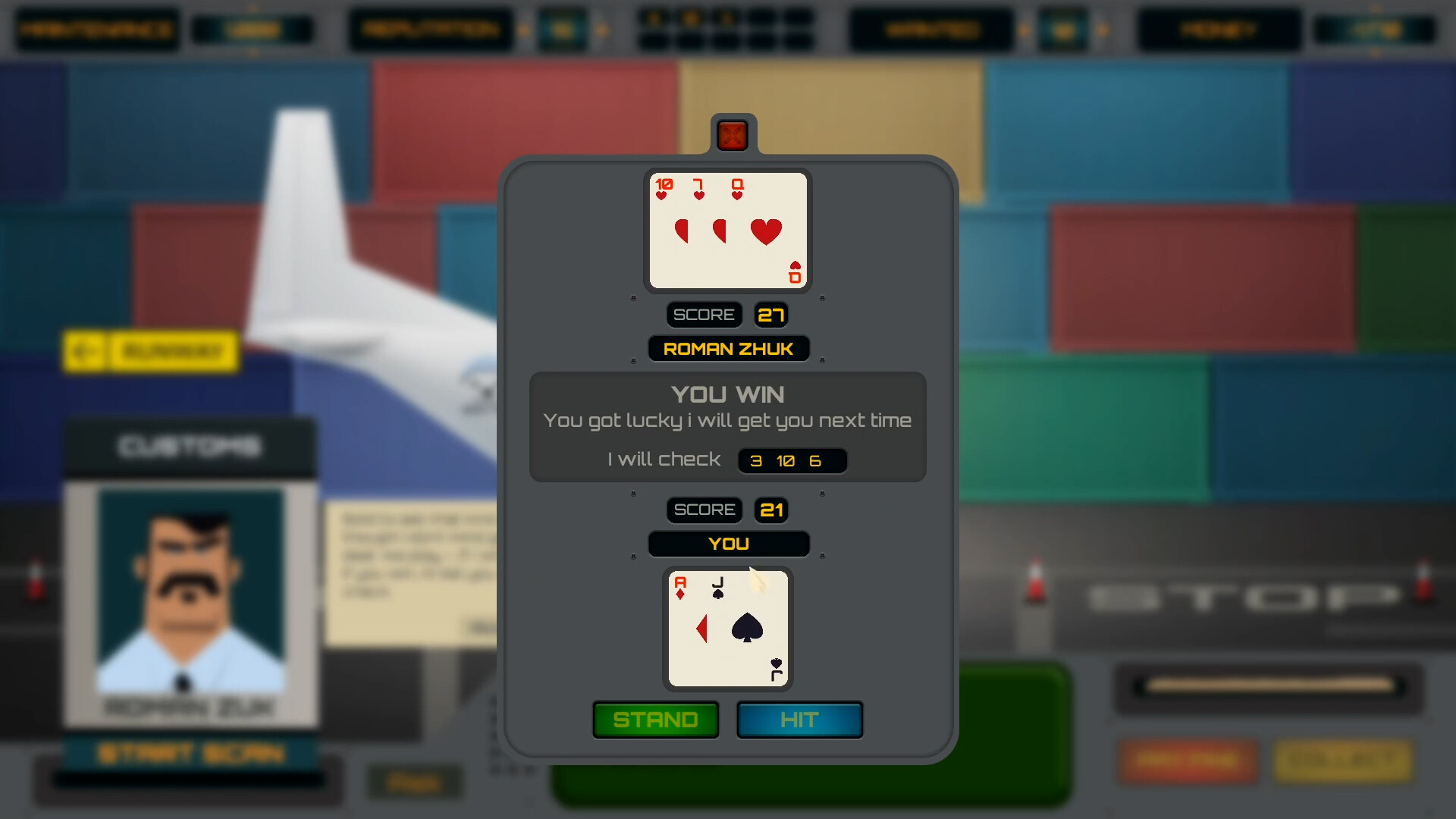Click the yellow back arrow beside RUNWAY
Screen dimensions: 1456x819
tap(86, 351)
